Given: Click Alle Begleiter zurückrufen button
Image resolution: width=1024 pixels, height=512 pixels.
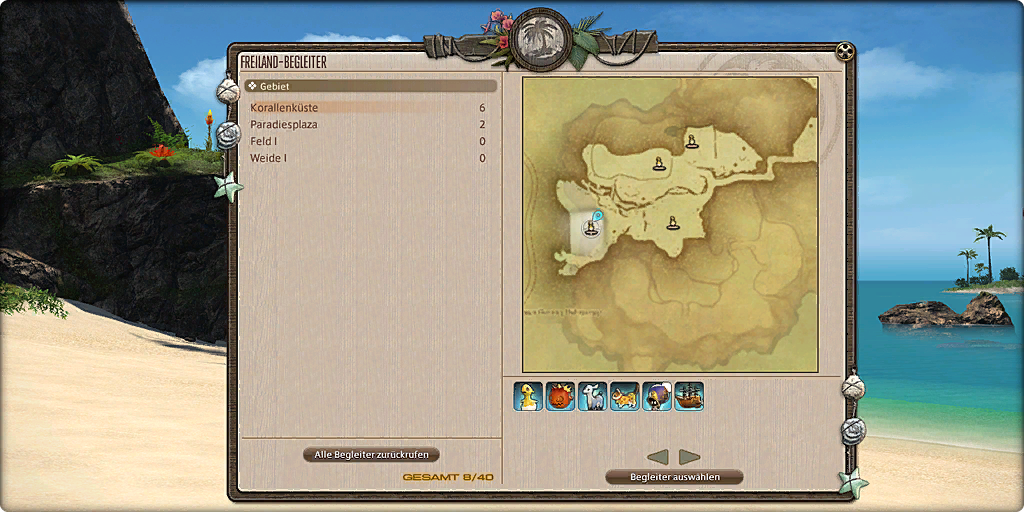Looking at the screenshot, I should coord(371,455).
